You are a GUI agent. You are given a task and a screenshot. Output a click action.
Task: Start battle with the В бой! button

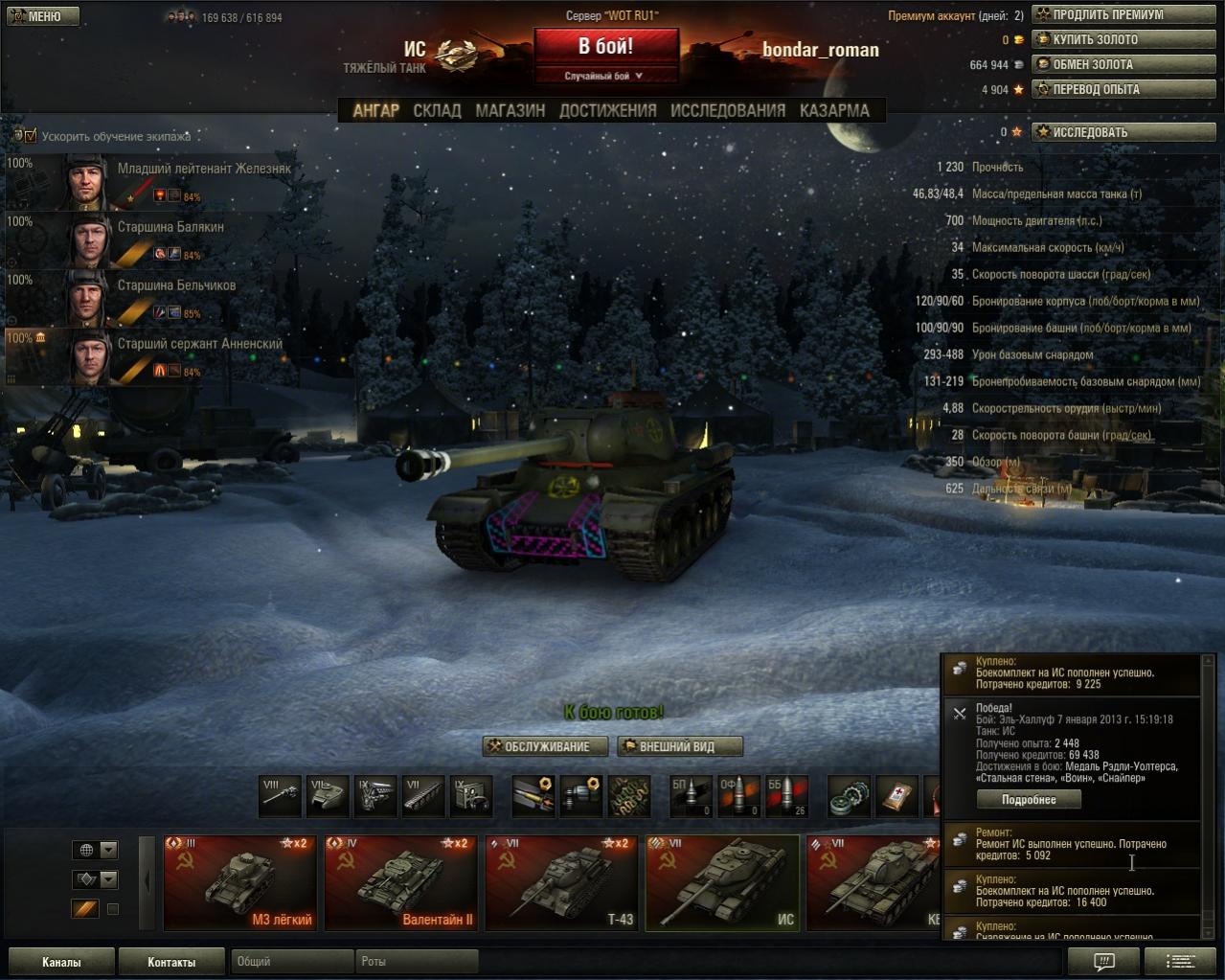click(x=605, y=47)
